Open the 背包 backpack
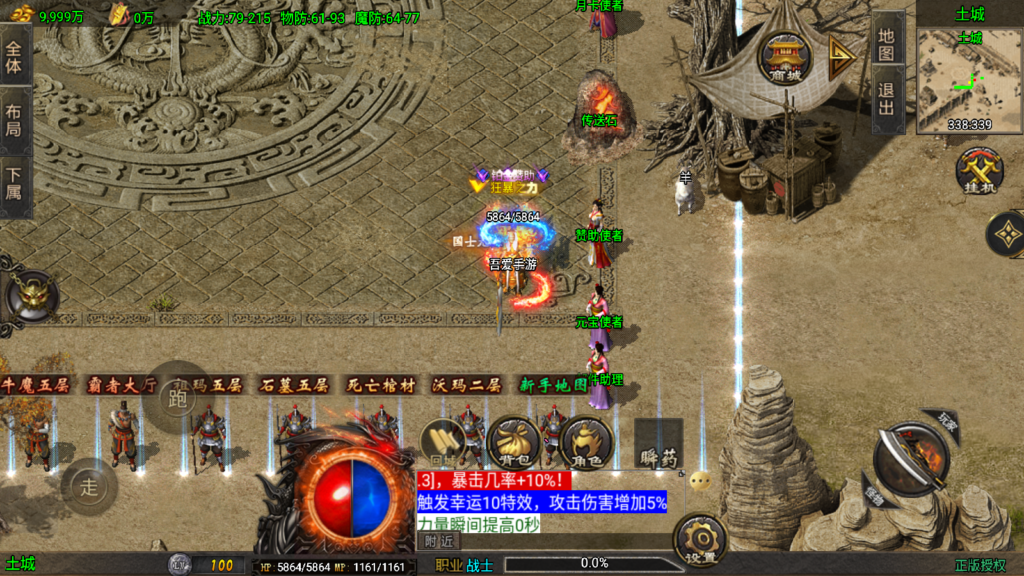 (512, 442)
